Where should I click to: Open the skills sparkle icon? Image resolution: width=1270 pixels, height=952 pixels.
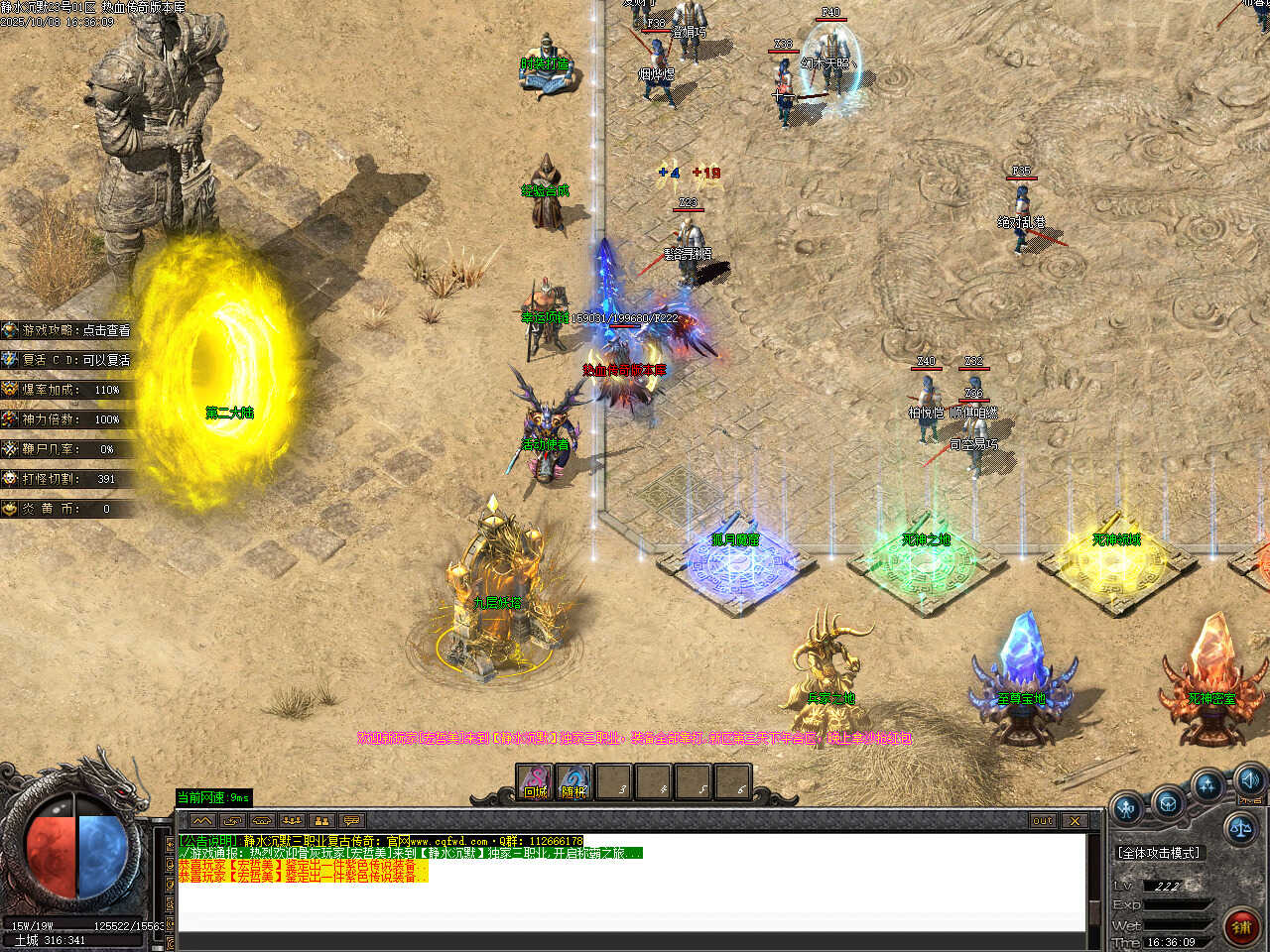point(1207,786)
